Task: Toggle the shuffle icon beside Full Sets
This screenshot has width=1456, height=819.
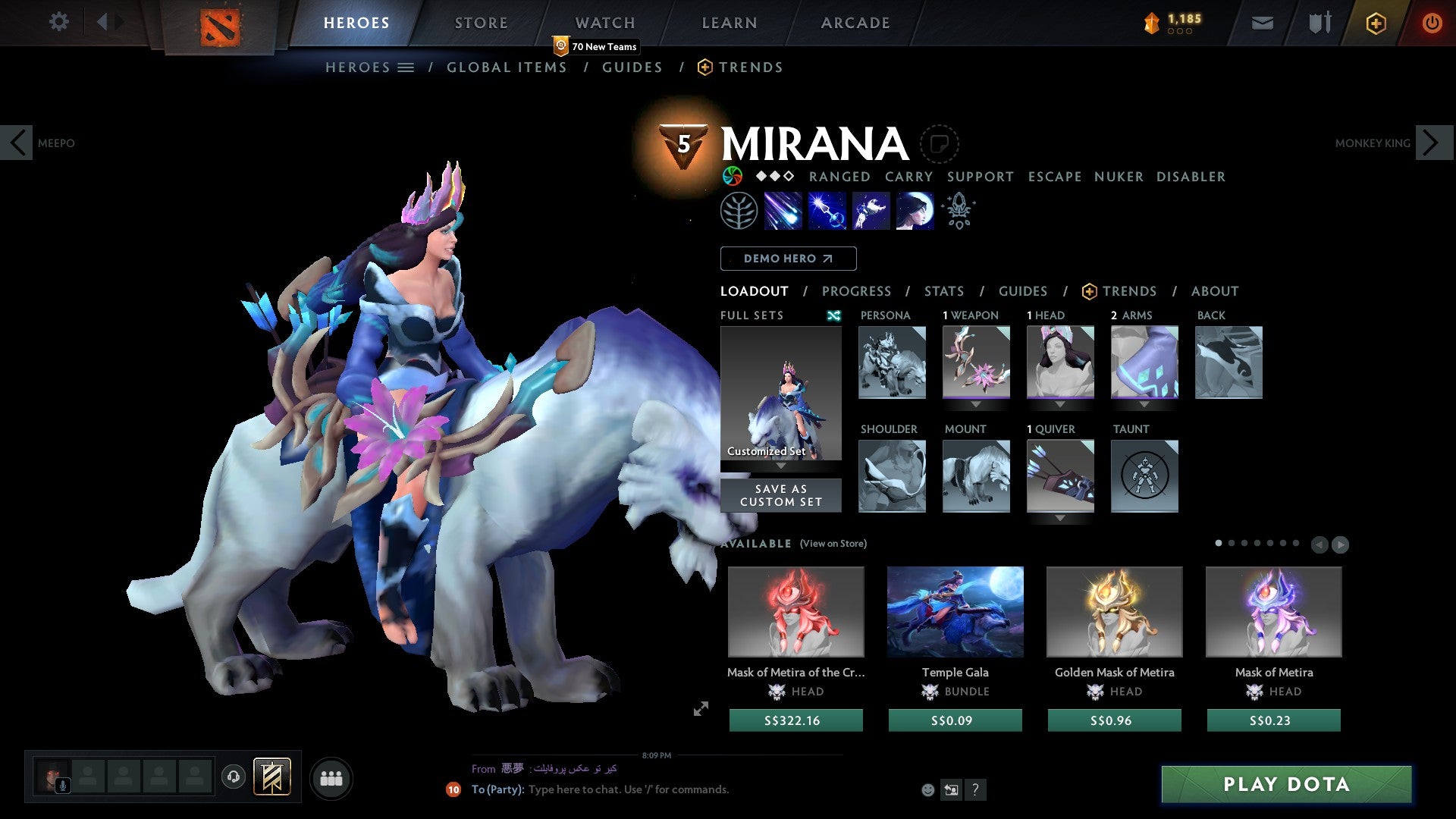Action: [834, 315]
